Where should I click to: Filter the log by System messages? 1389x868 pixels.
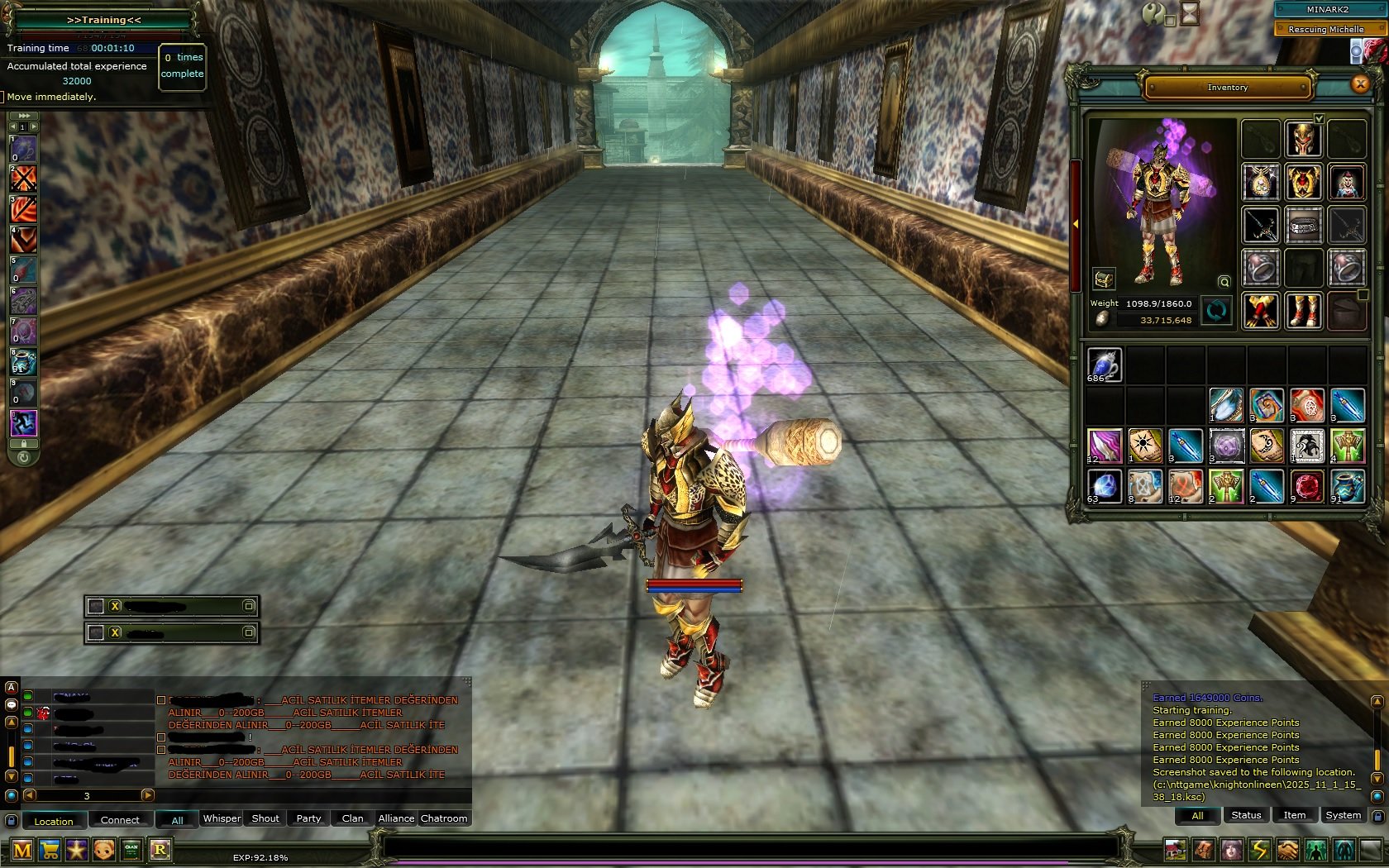(1343, 815)
